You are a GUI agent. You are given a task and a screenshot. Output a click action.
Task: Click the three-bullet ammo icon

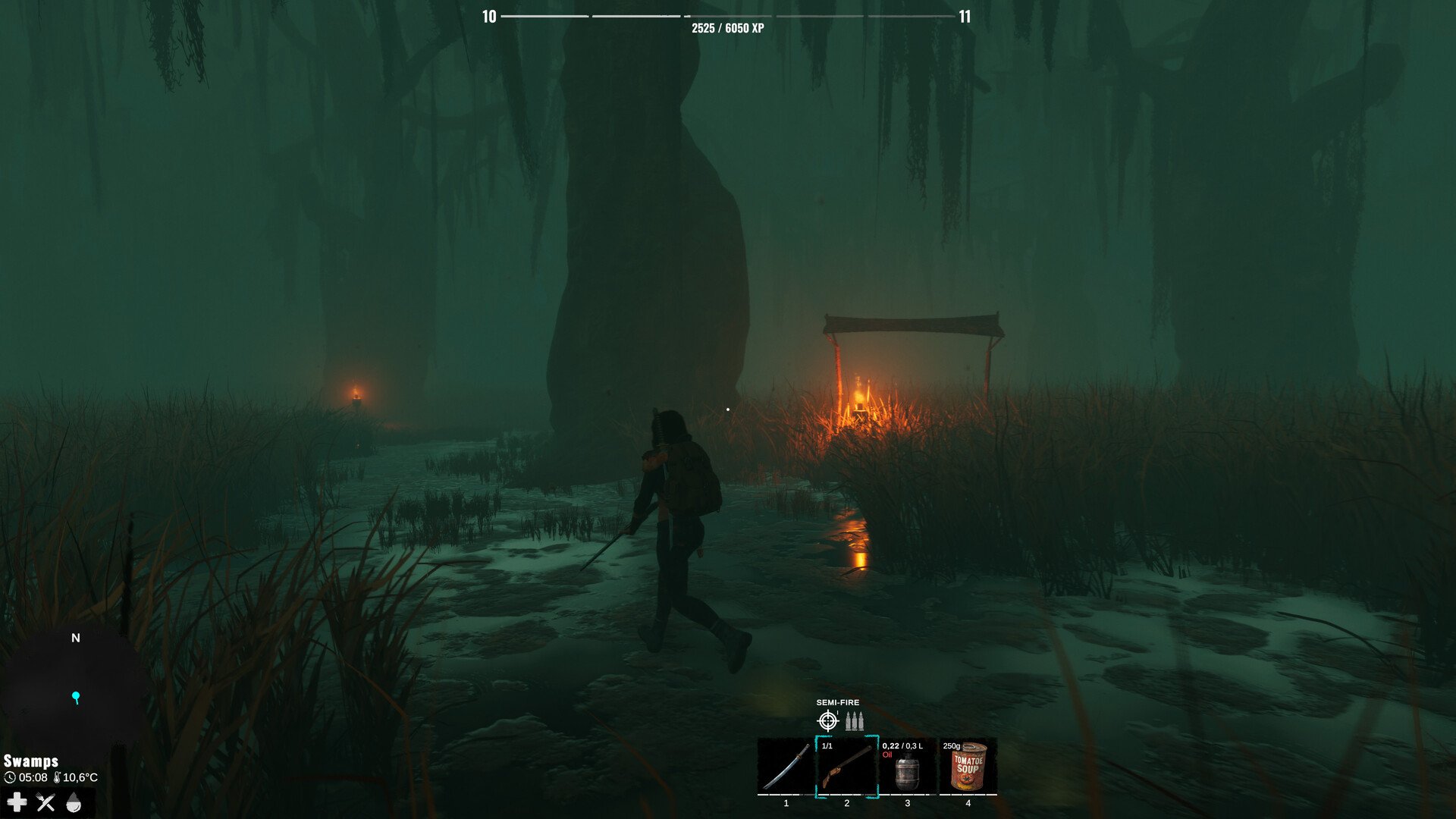click(855, 720)
